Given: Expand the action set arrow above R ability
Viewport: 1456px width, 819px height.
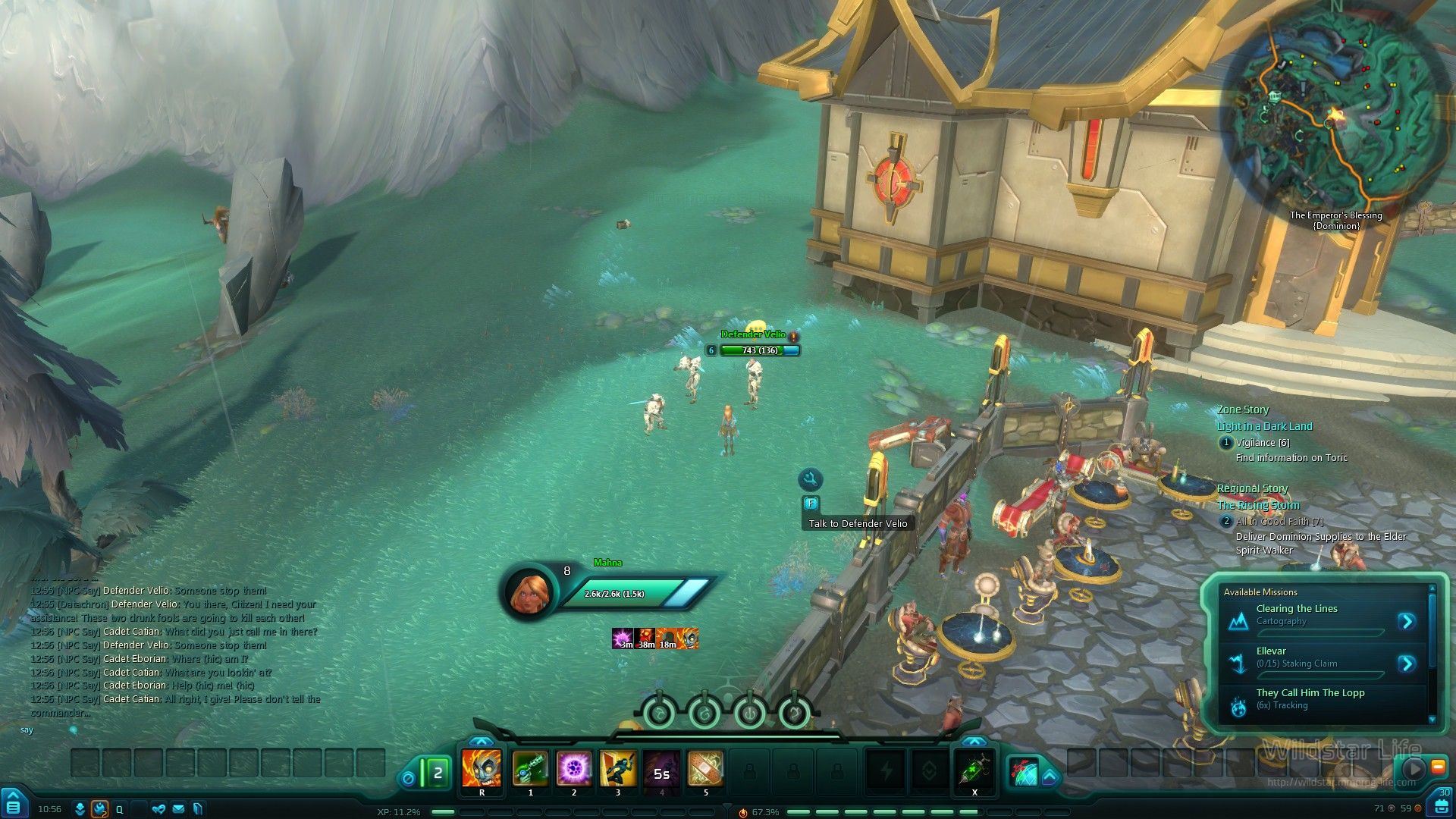Looking at the screenshot, I should point(481,741).
